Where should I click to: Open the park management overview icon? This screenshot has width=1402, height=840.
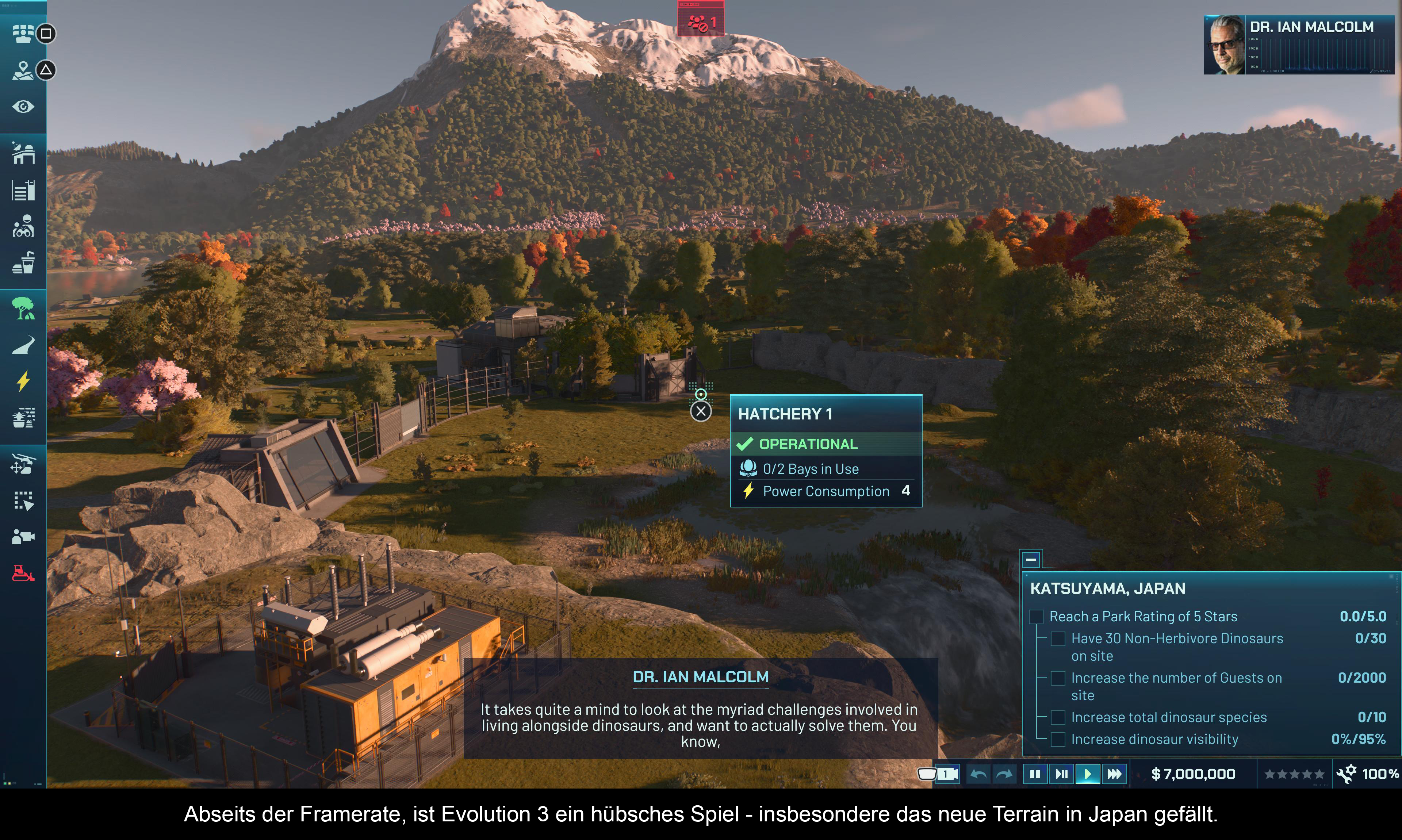click(x=23, y=33)
